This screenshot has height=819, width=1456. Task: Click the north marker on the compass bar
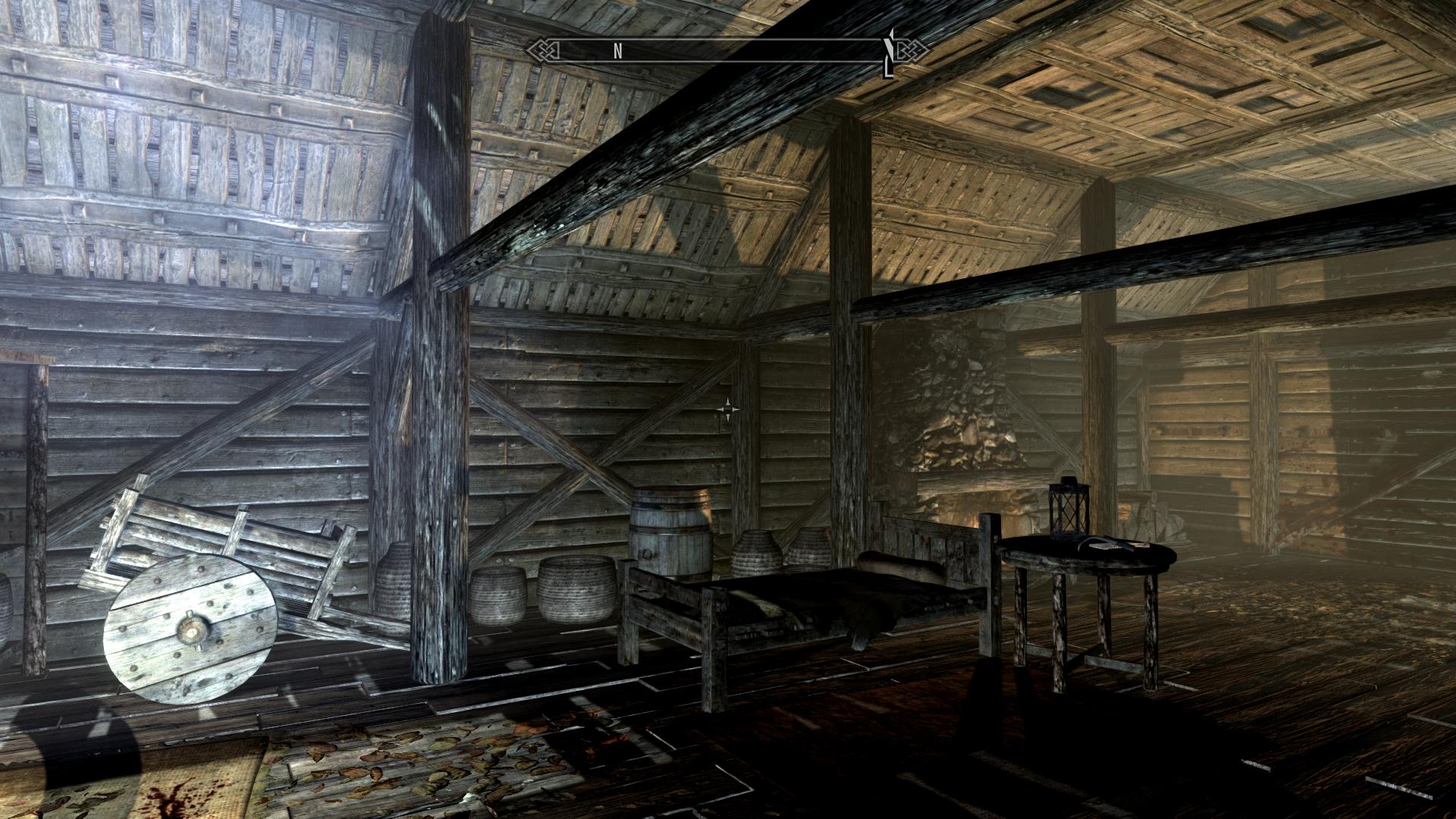tap(618, 51)
